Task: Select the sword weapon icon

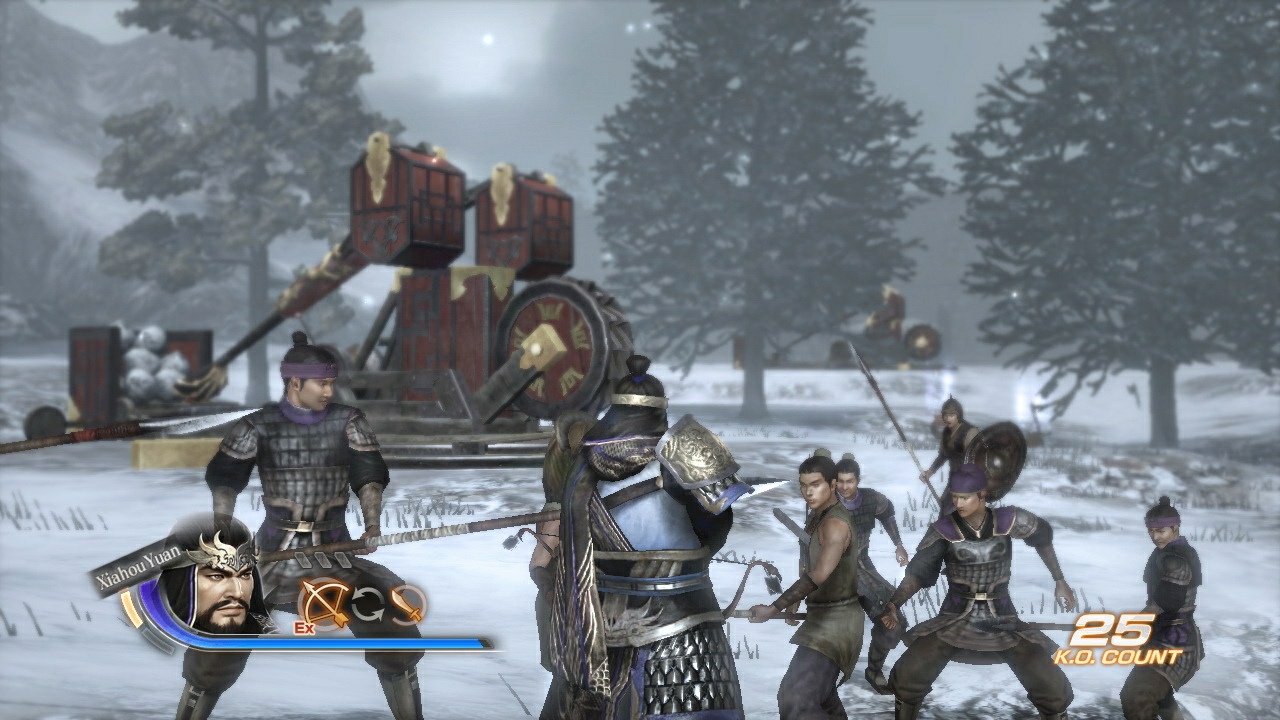Action: click(408, 607)
